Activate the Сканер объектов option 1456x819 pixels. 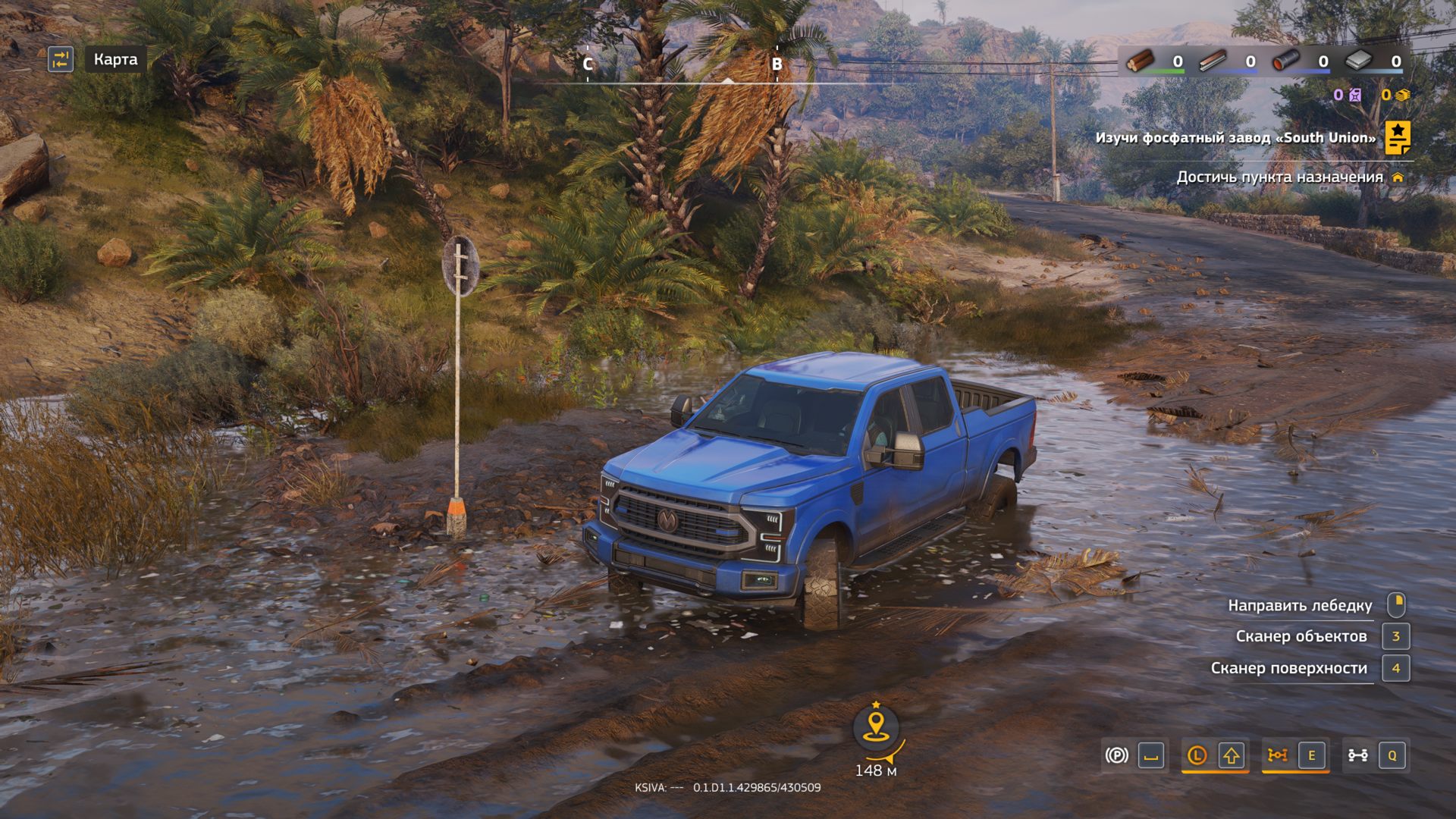pos(1301,636)
